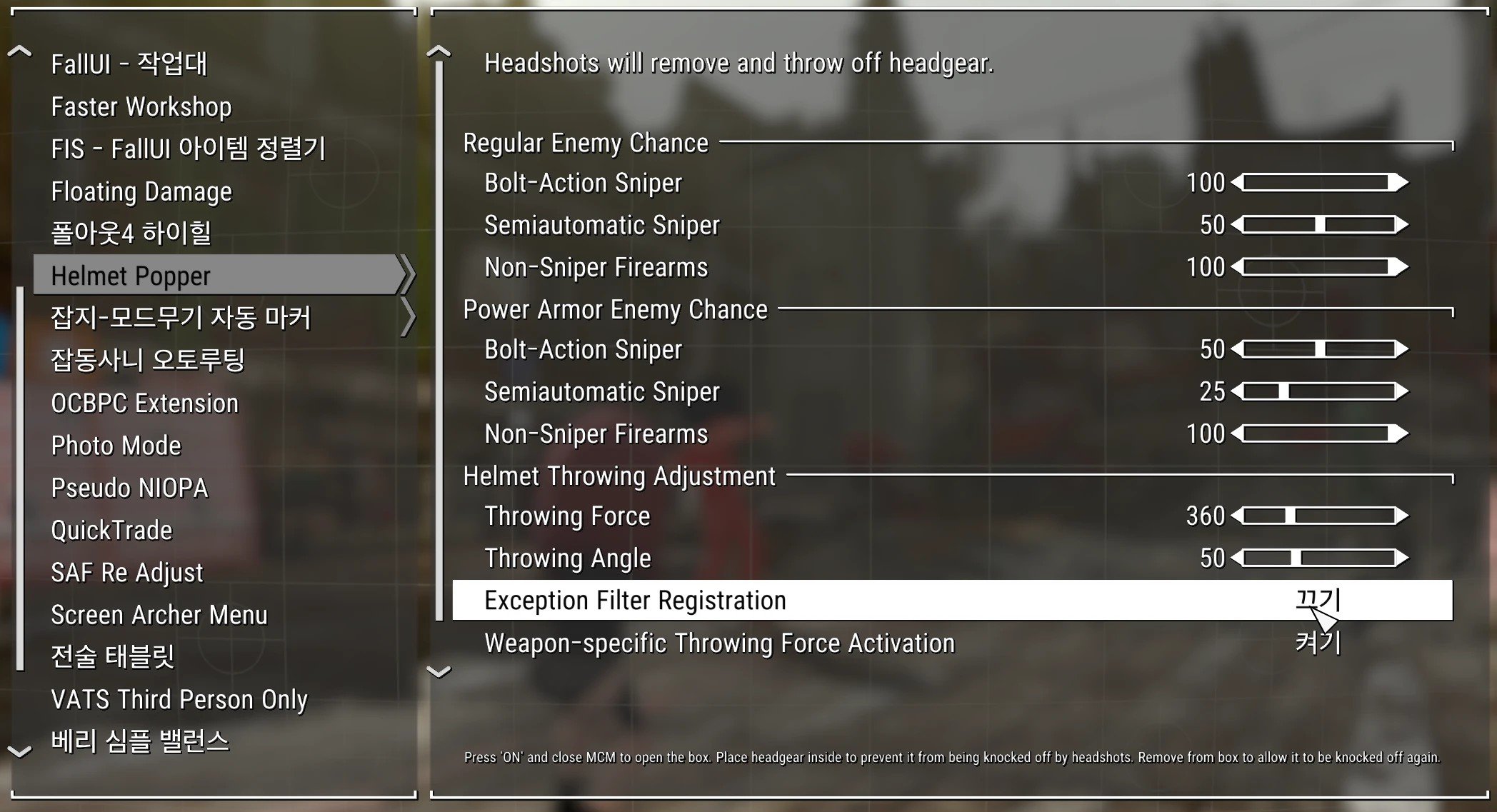Click the settings panel's down arrow

439,671
